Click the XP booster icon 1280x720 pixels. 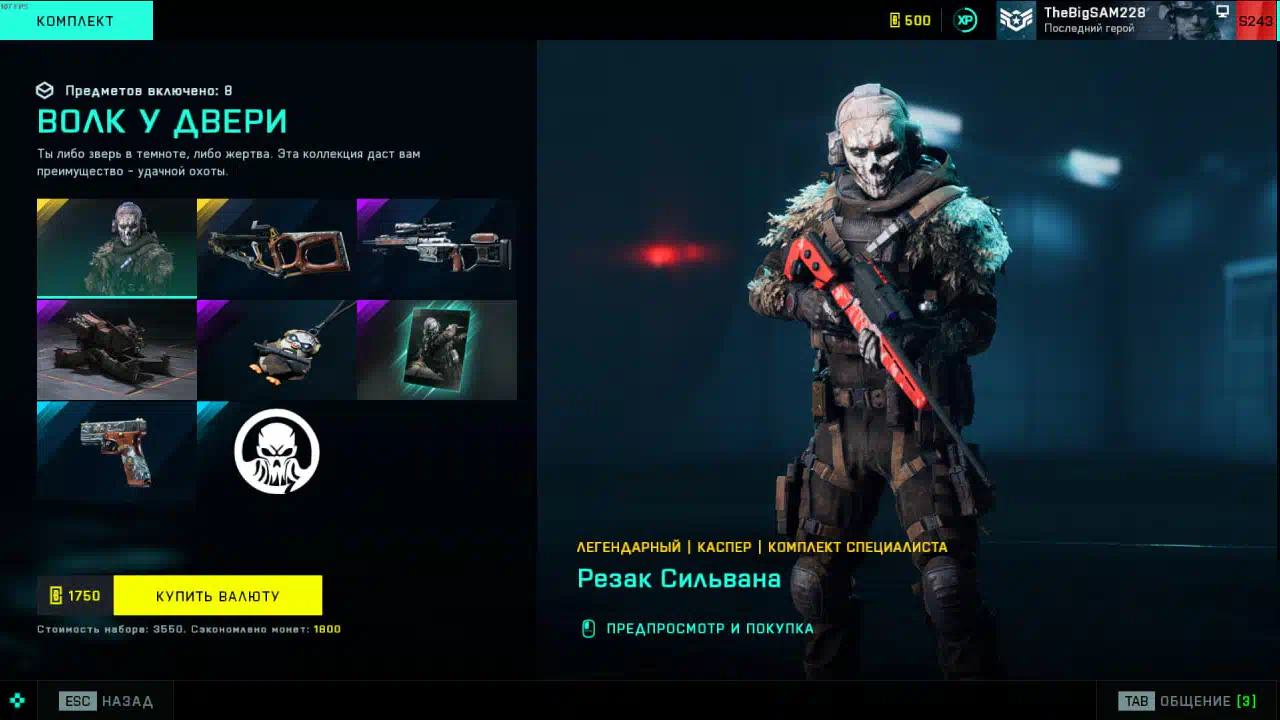965,20
